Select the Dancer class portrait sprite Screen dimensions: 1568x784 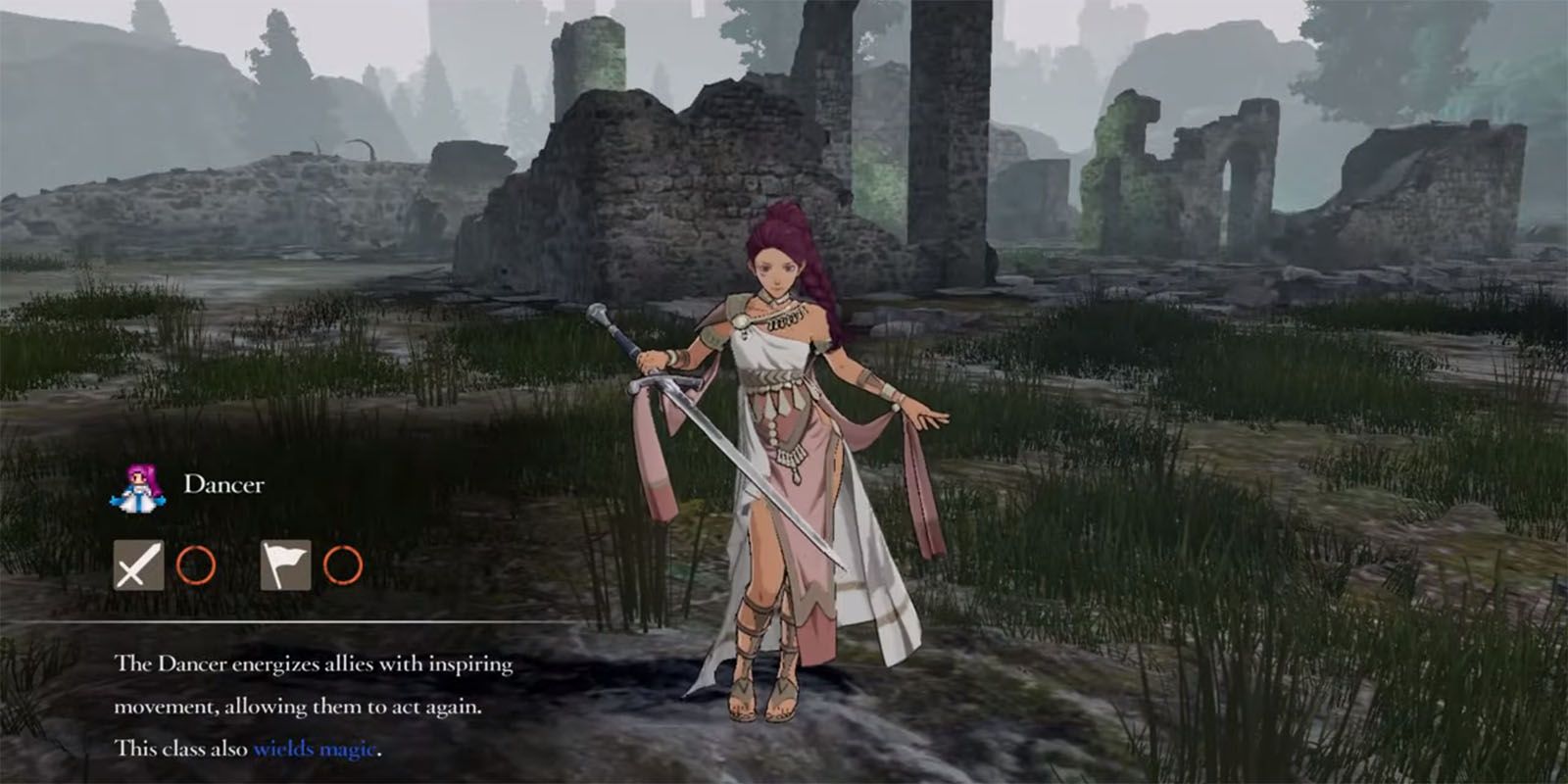click(138, 487)
